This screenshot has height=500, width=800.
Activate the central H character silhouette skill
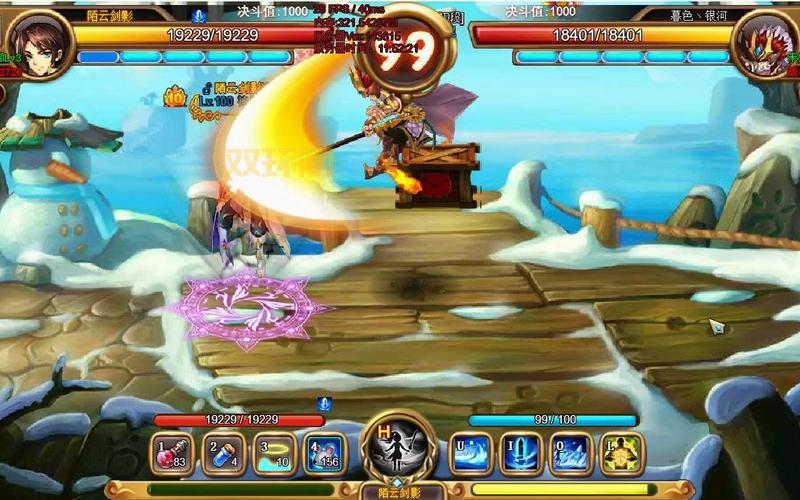(x=398, y=449)
